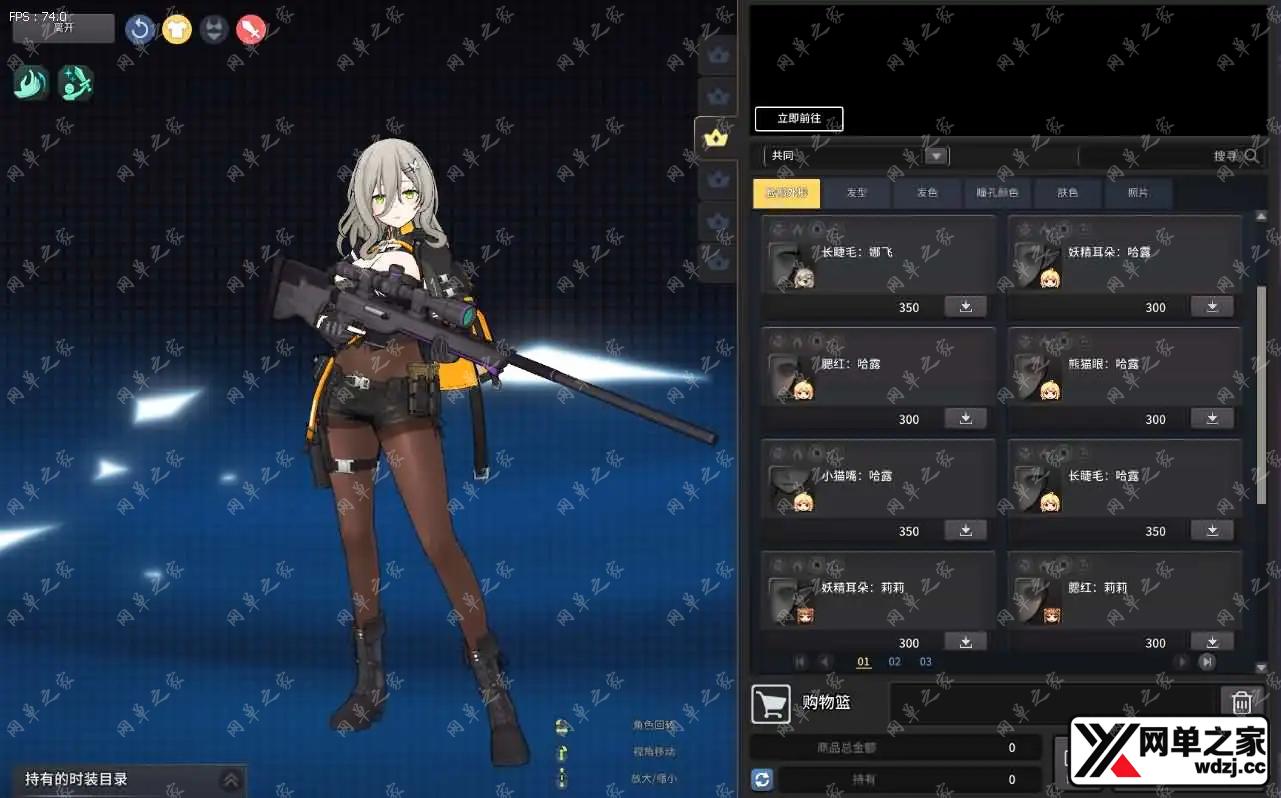Open the 照片 photo tab
The width and height of the screenshot is (1281, 798).
point(1138,193)
